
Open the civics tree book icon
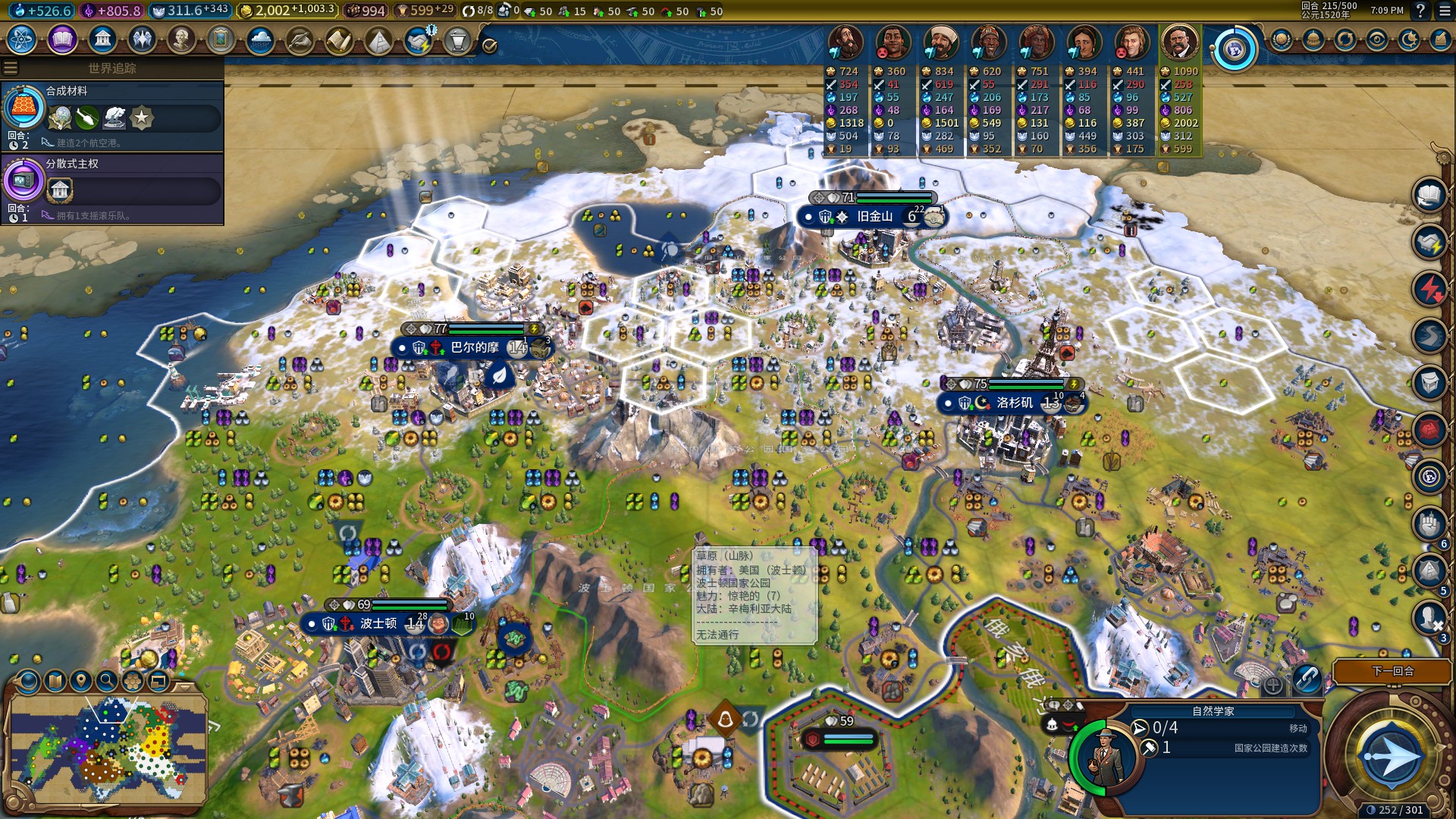(62, 39)
